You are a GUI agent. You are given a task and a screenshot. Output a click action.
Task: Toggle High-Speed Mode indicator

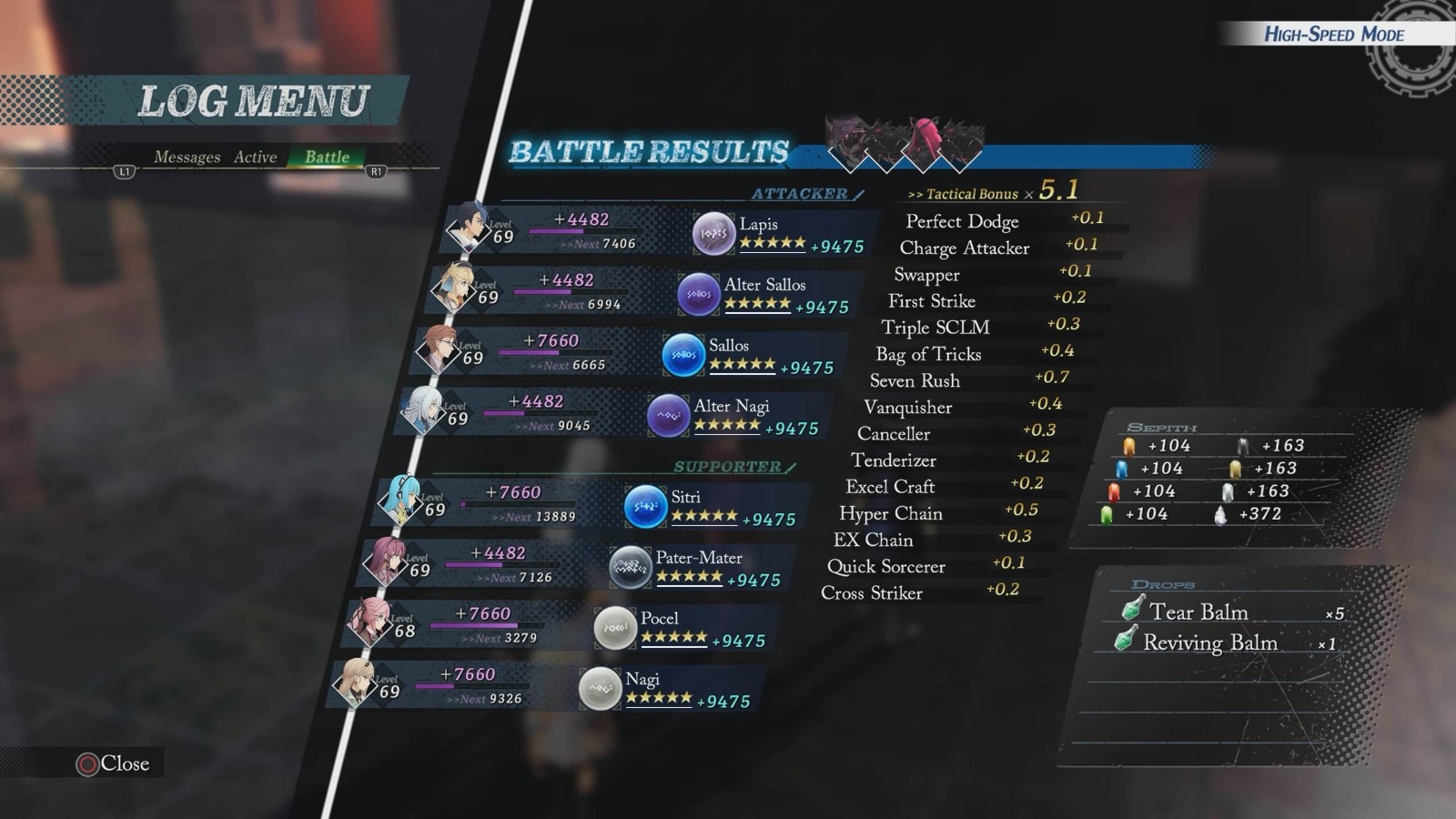point(1333,35)
